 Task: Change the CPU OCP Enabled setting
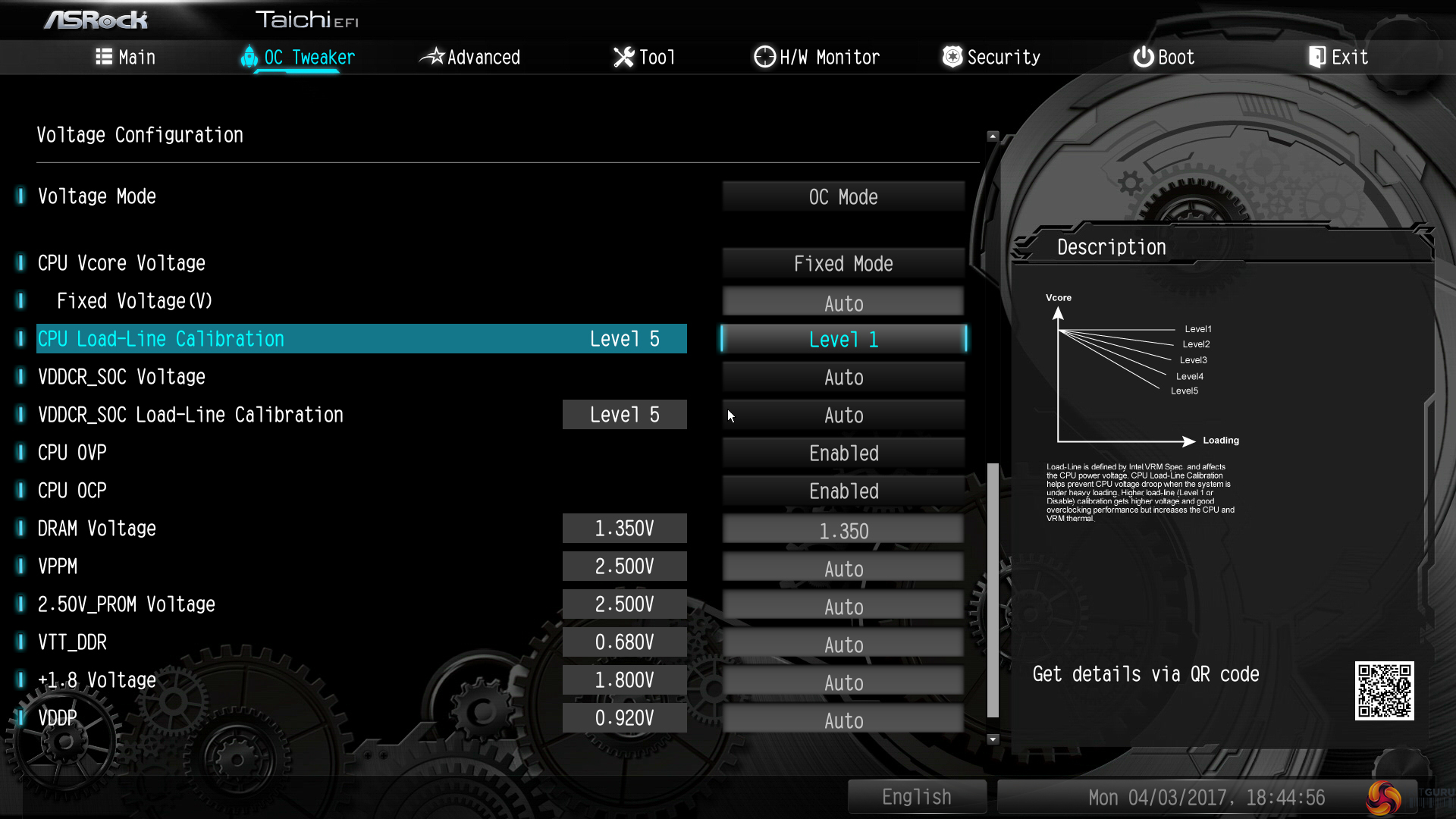[x=843, y=491]
